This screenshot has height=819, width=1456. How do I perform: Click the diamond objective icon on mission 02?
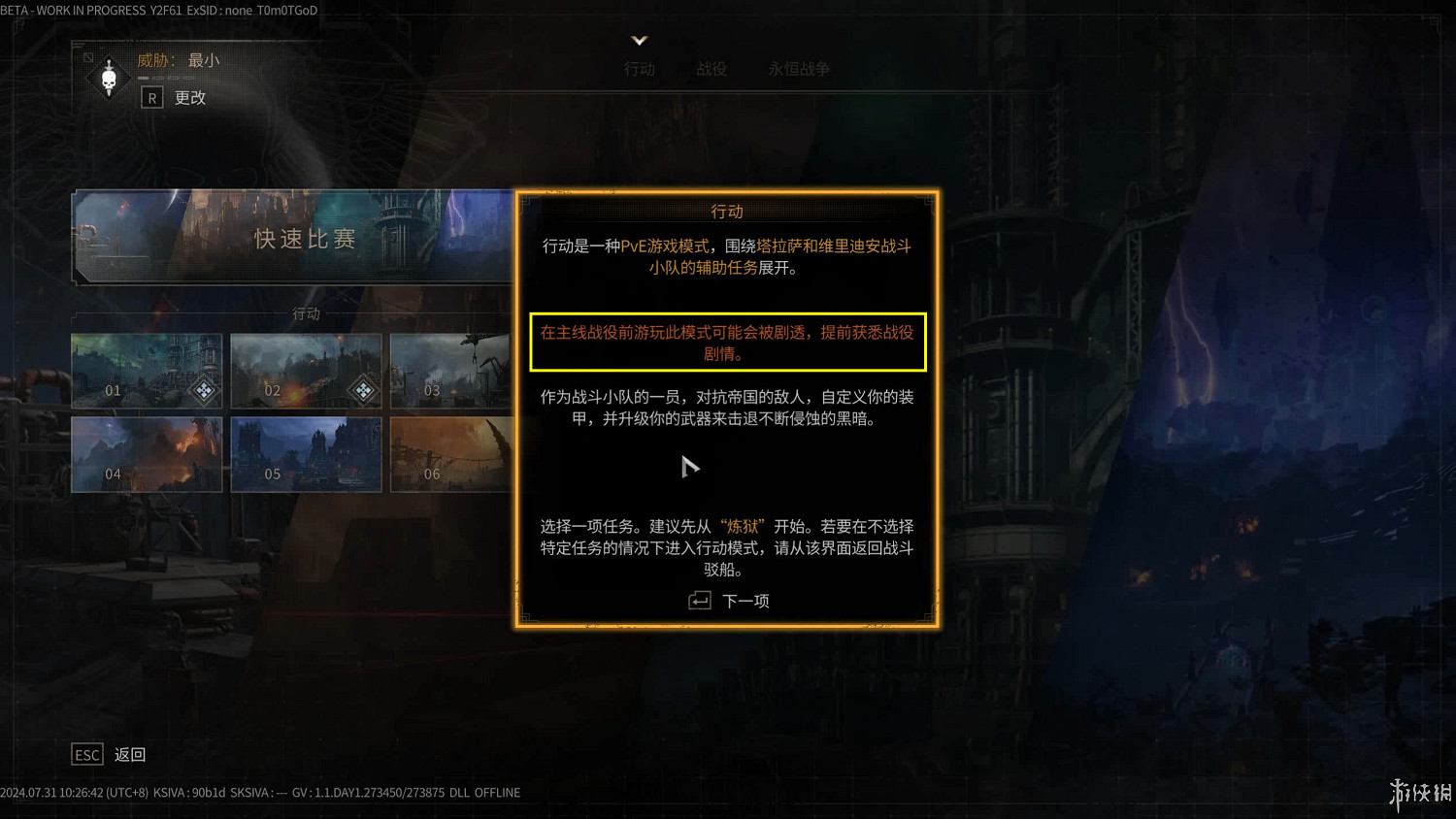(x=363, y=390)
